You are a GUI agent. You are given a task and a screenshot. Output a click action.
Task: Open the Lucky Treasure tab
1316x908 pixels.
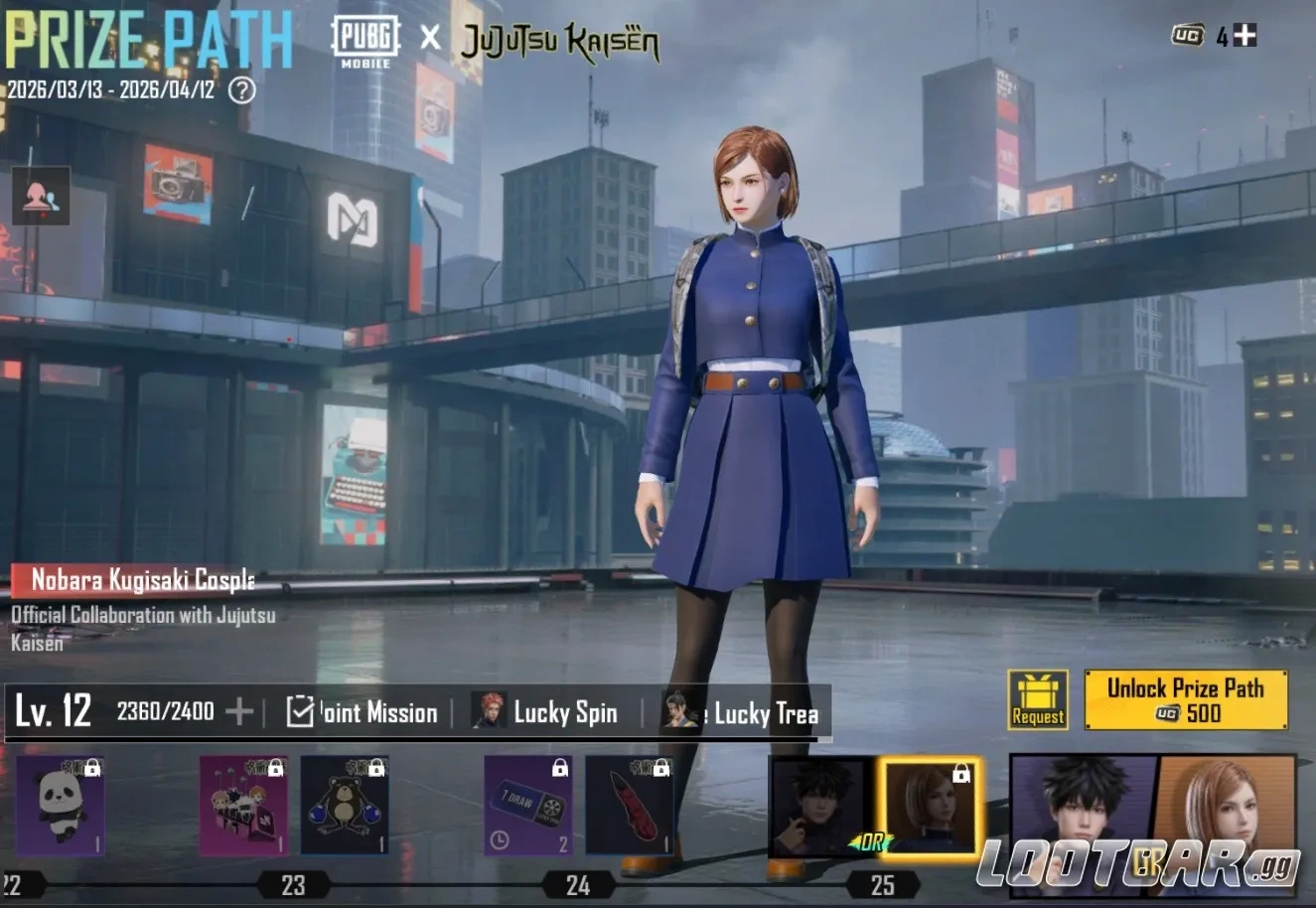pos(743,712)
